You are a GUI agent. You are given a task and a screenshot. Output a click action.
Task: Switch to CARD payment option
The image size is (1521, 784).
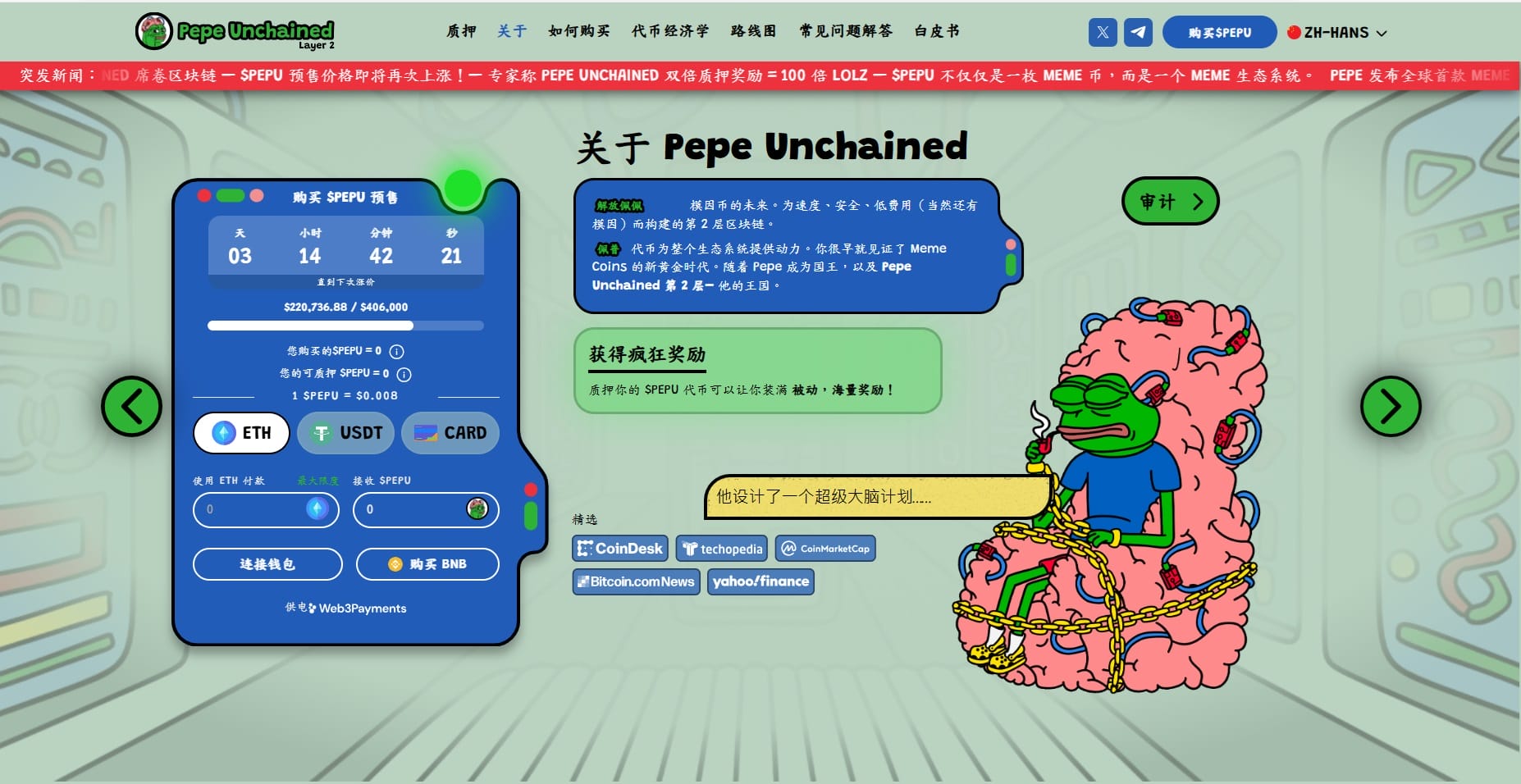tap(450, 433)
